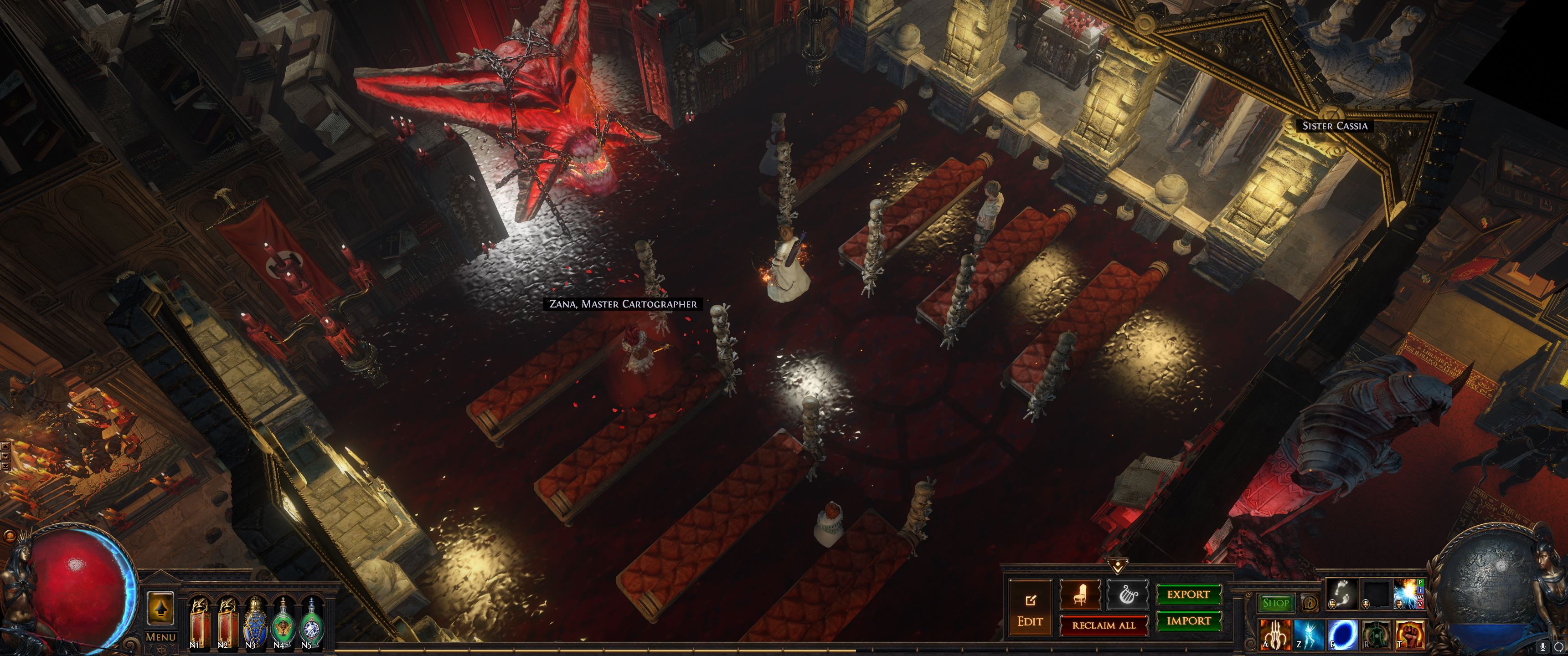Export the hideout layout
The image size is (1568, 656).
pyautogui.click(x=1188, y=594)
